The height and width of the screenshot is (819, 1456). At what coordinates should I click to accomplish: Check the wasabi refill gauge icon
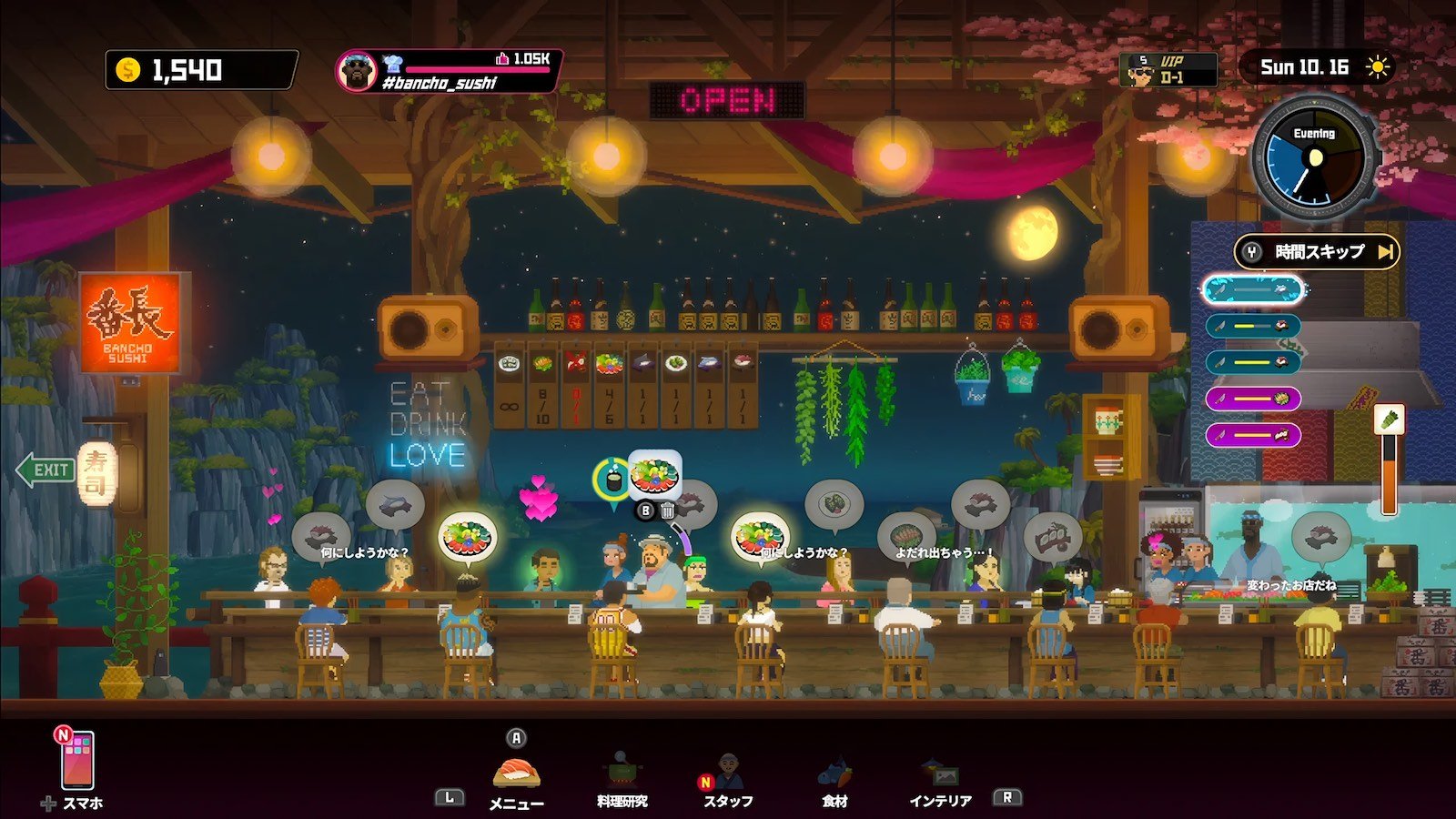pos(1389,420)
